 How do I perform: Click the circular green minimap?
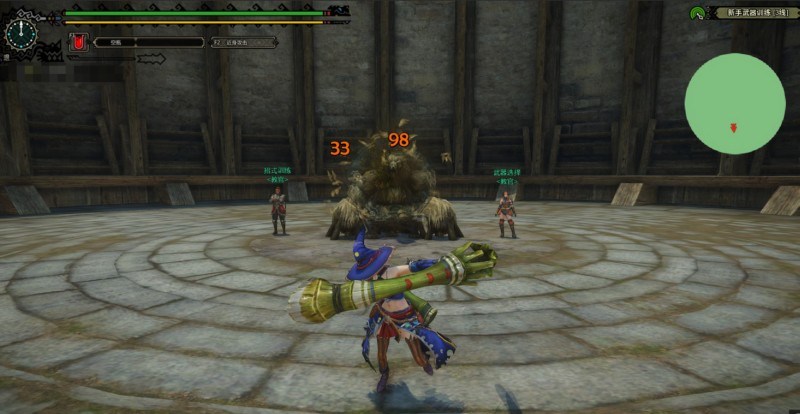pos(734,103)
